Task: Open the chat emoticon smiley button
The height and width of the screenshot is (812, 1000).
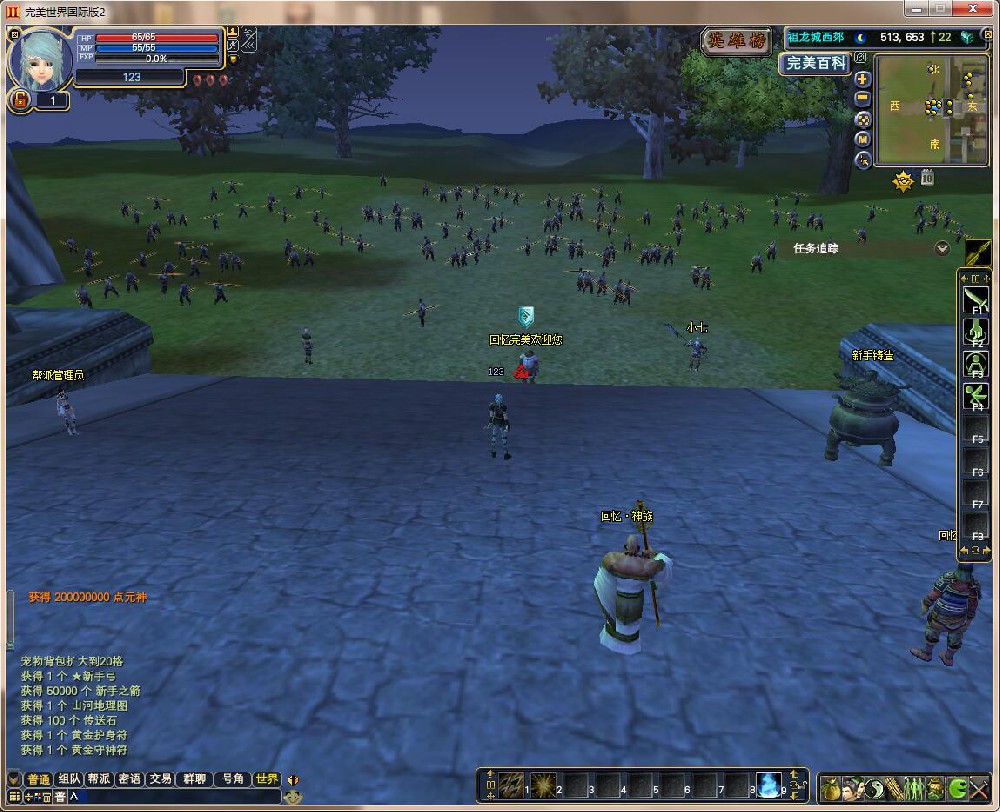Action: point(292,797)
